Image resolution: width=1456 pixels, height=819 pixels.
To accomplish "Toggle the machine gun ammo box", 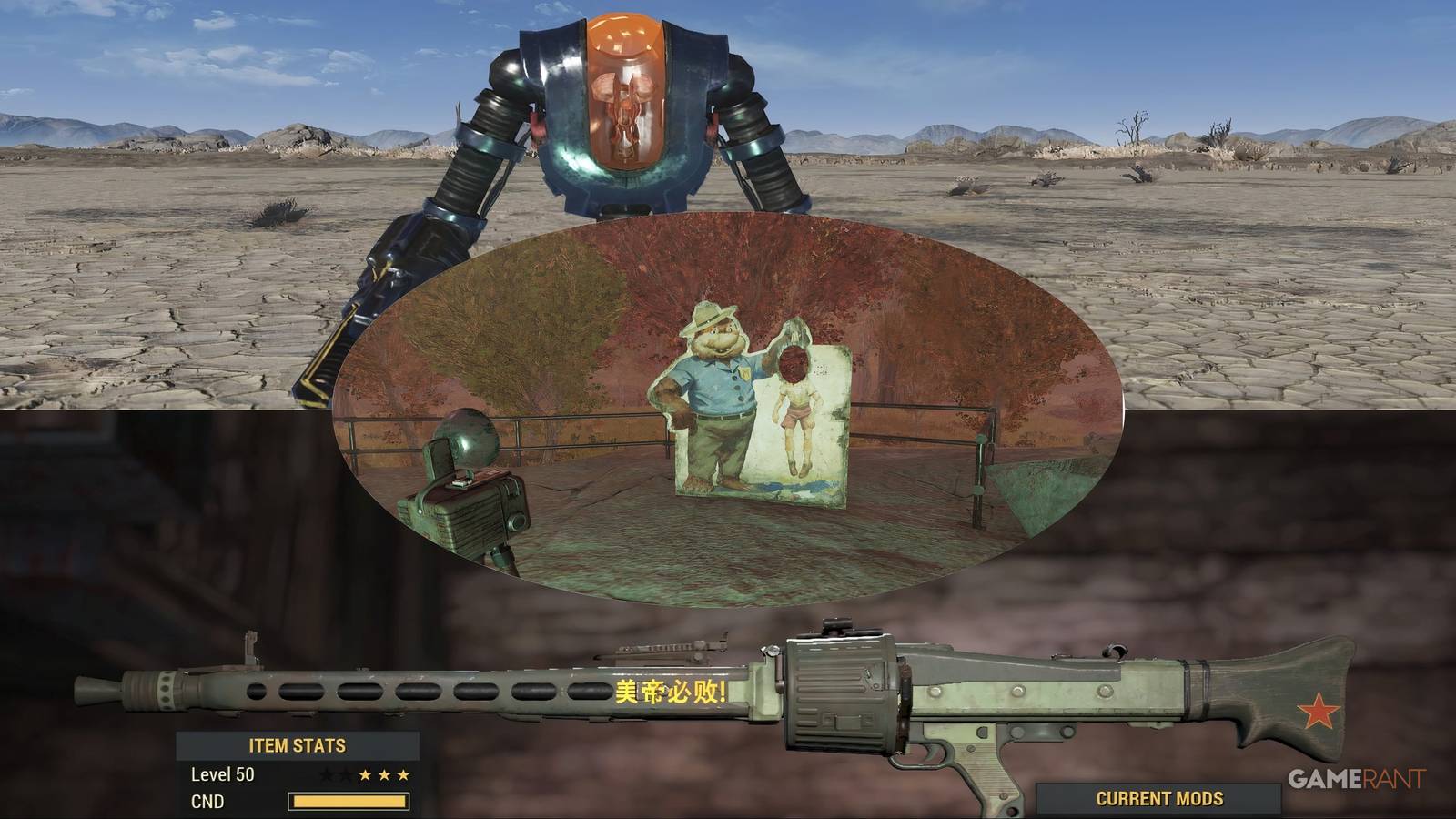I will tap(842, 692).
